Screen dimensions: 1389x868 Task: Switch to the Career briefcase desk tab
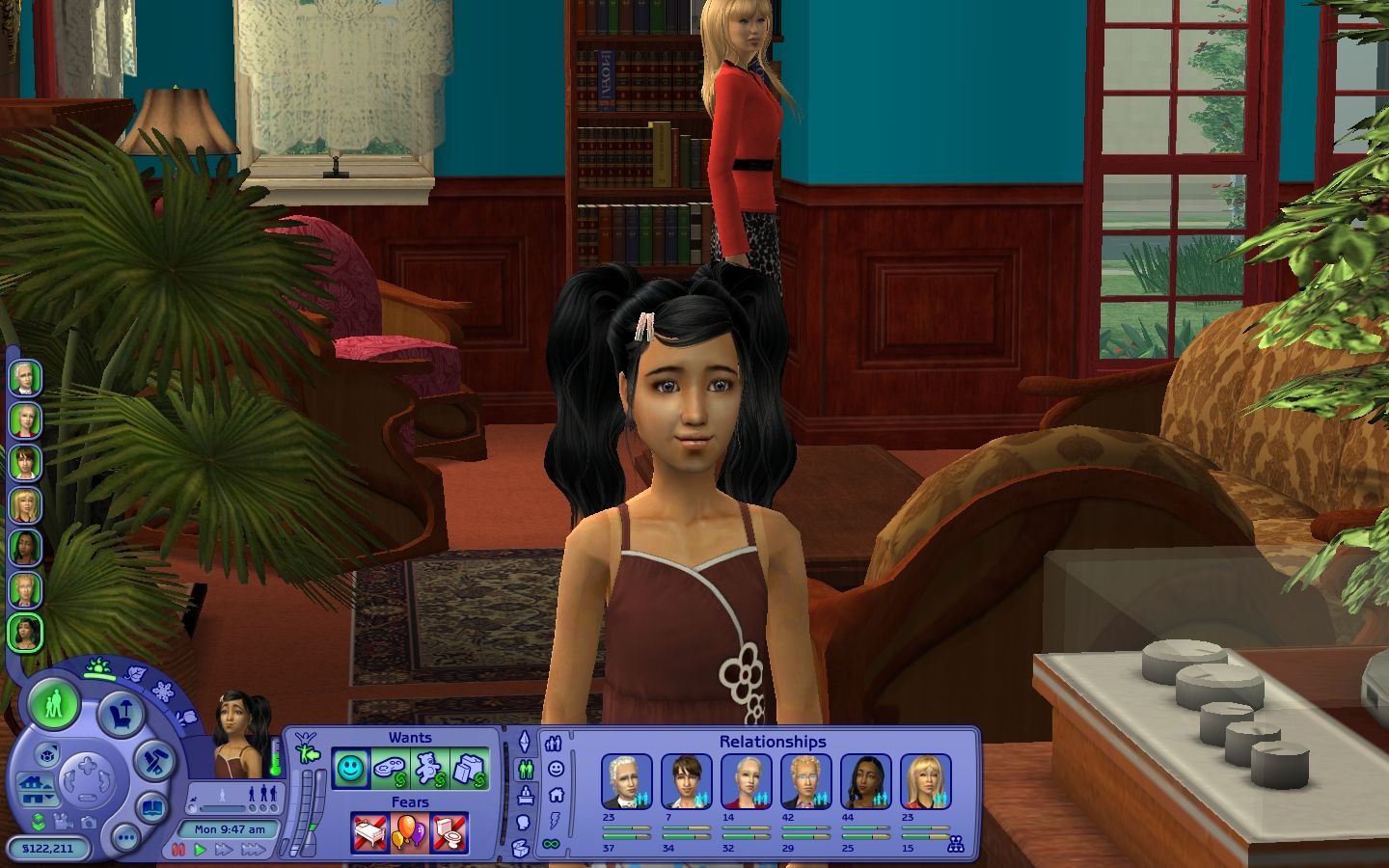click(526, 797)
